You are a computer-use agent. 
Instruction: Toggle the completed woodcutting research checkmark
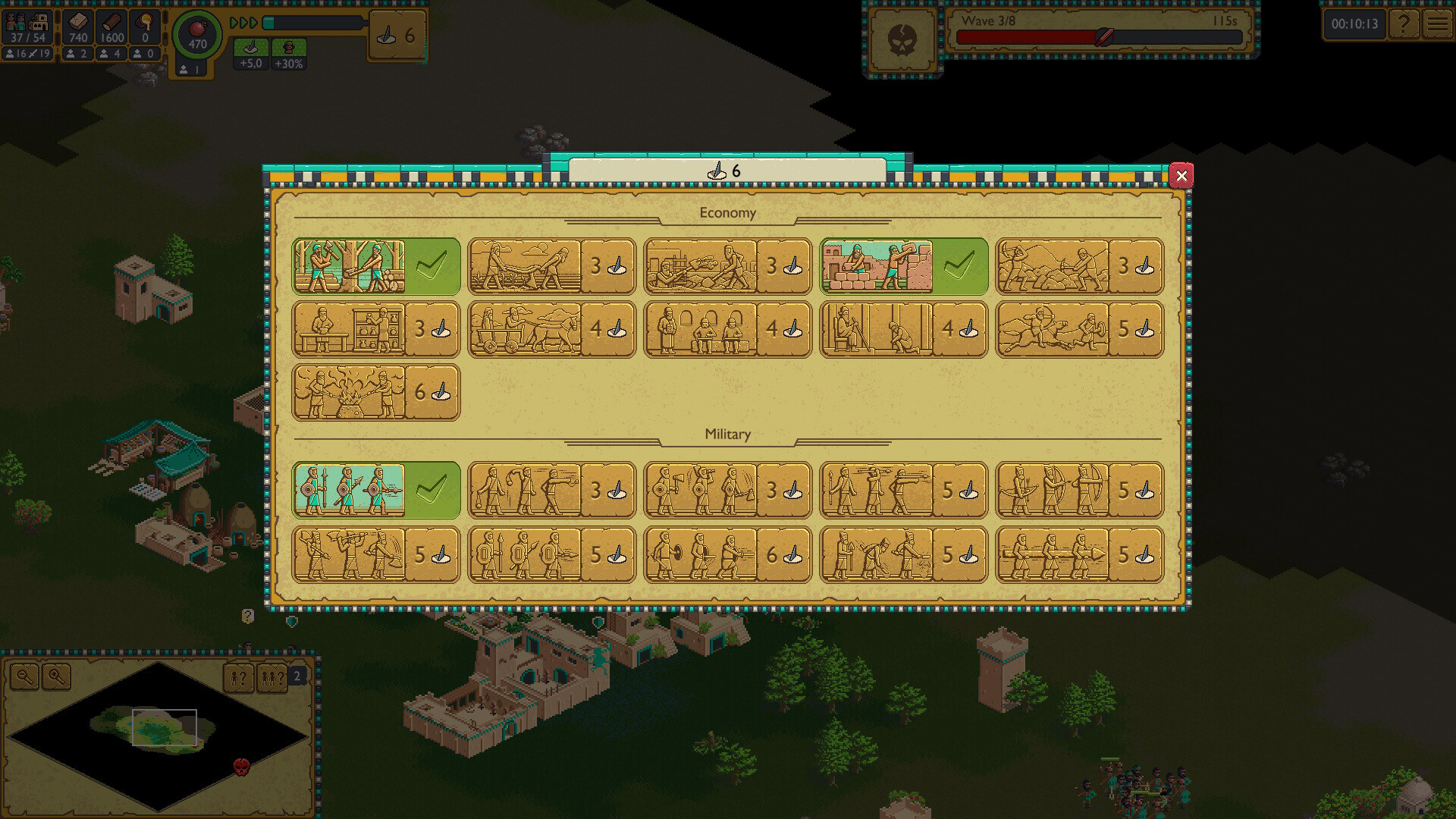(x=430, y=265)
